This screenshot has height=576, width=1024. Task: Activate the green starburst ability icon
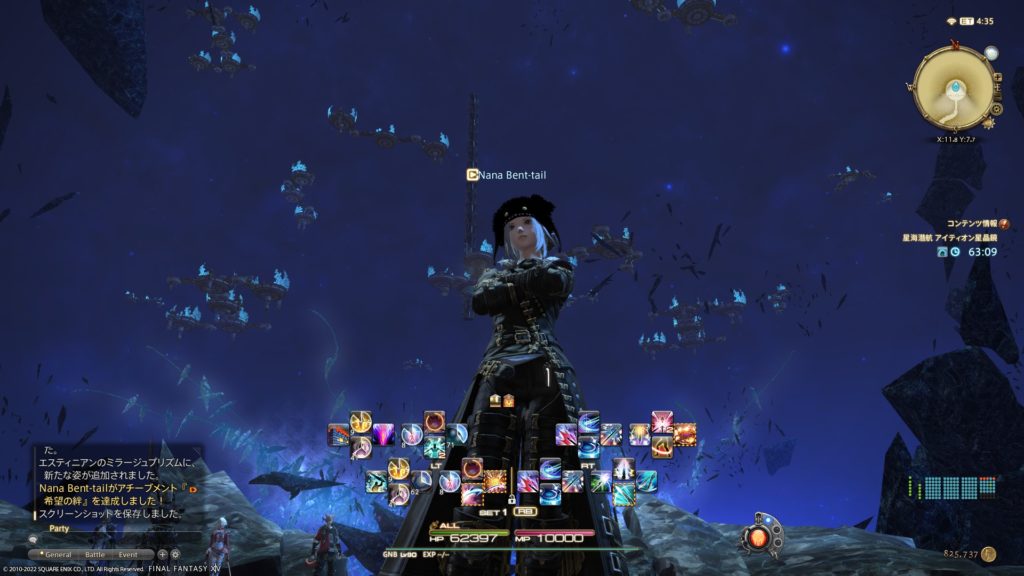[600, 483]
